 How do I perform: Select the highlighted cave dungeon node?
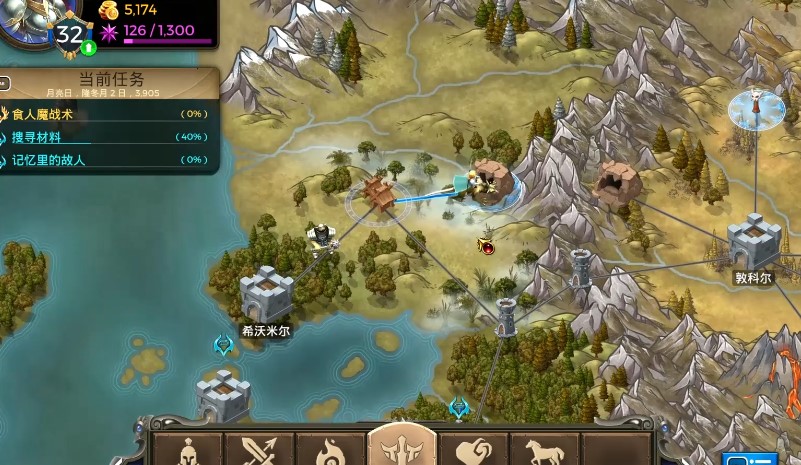coord(491,181)
